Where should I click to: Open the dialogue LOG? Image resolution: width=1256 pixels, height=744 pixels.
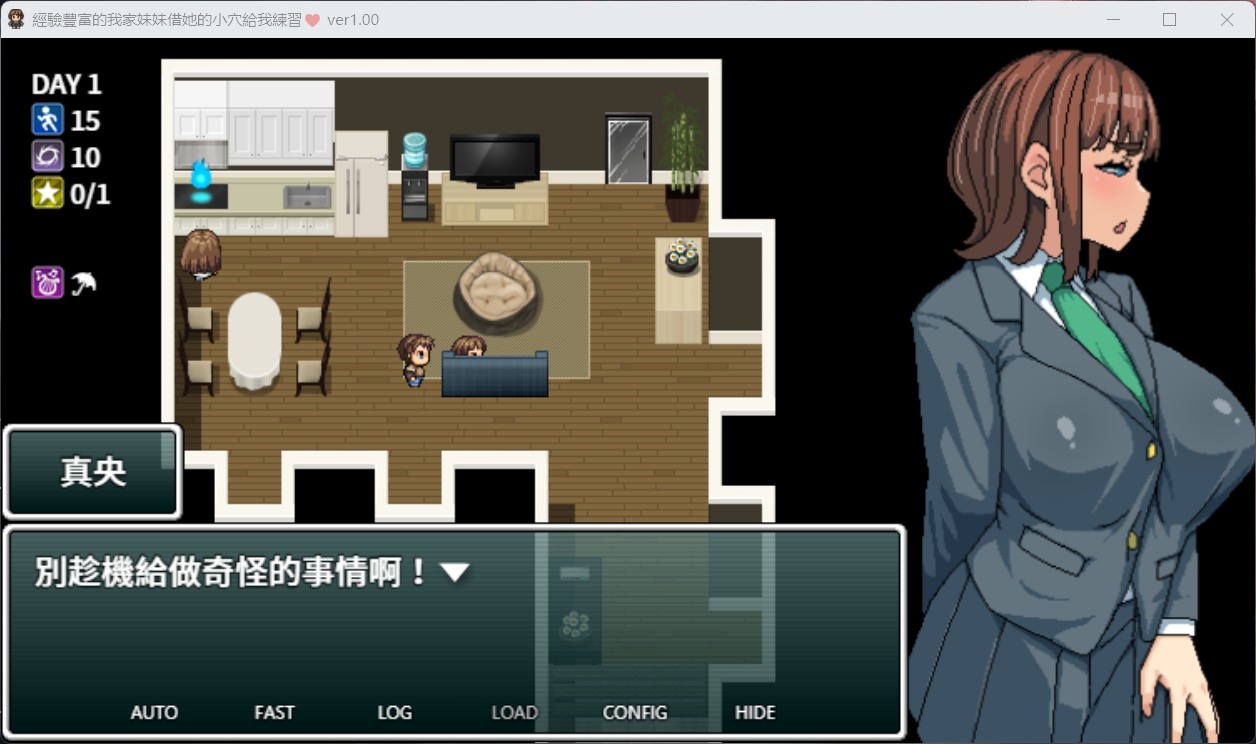[394, 713]
